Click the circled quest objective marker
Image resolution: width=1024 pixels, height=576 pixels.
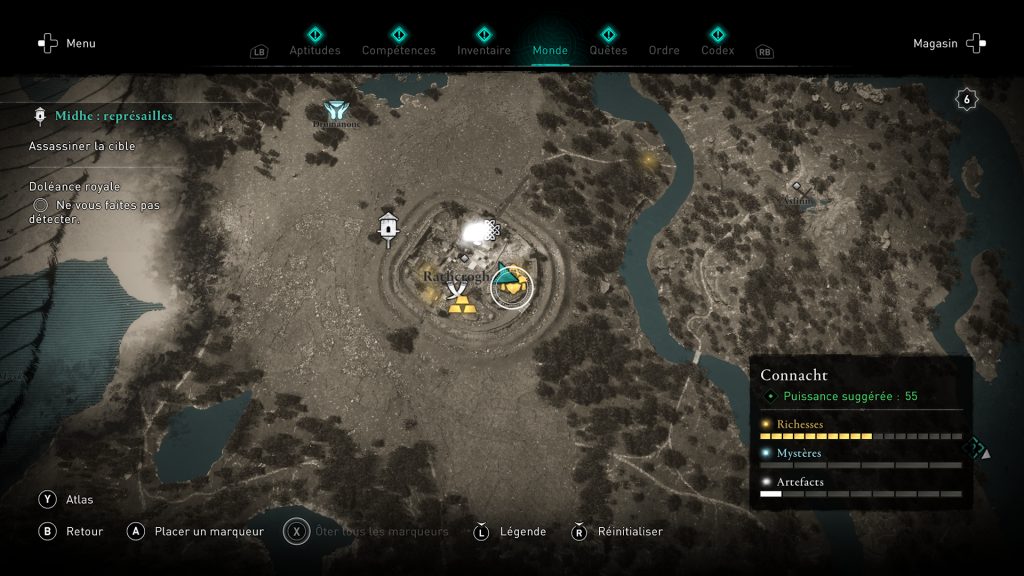512,287
